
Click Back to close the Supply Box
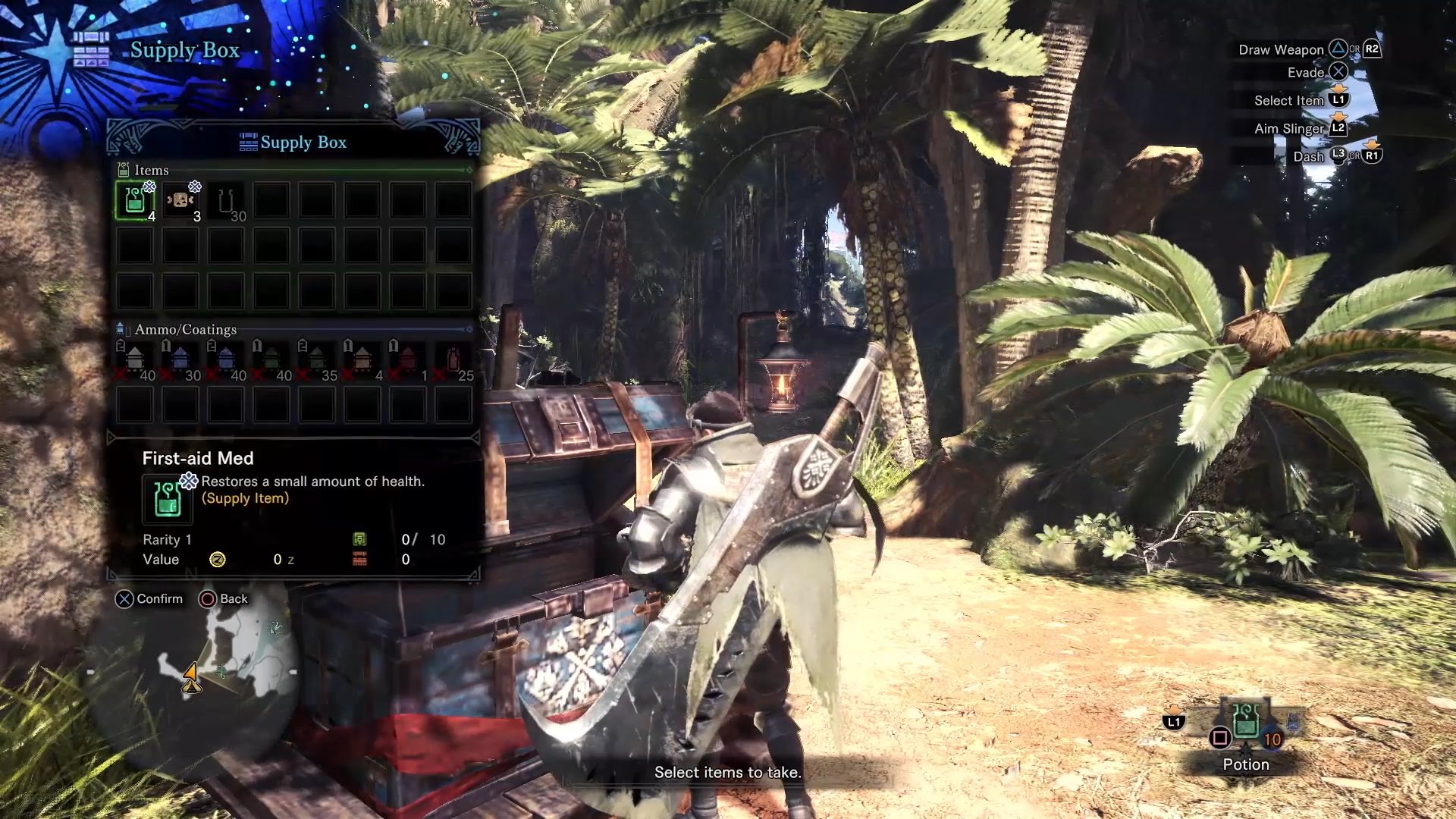point(220,599)
